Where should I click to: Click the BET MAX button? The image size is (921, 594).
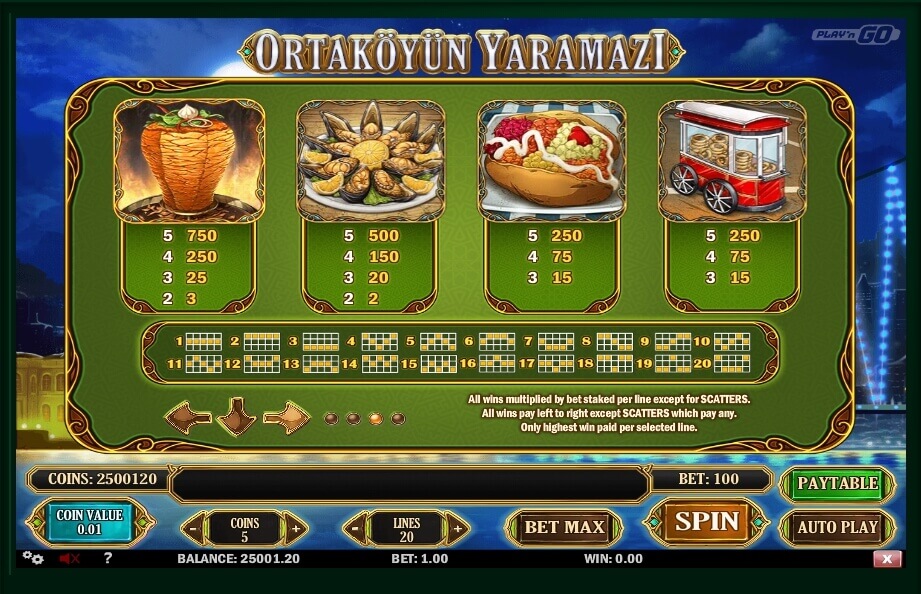click(x=565, y=527)
